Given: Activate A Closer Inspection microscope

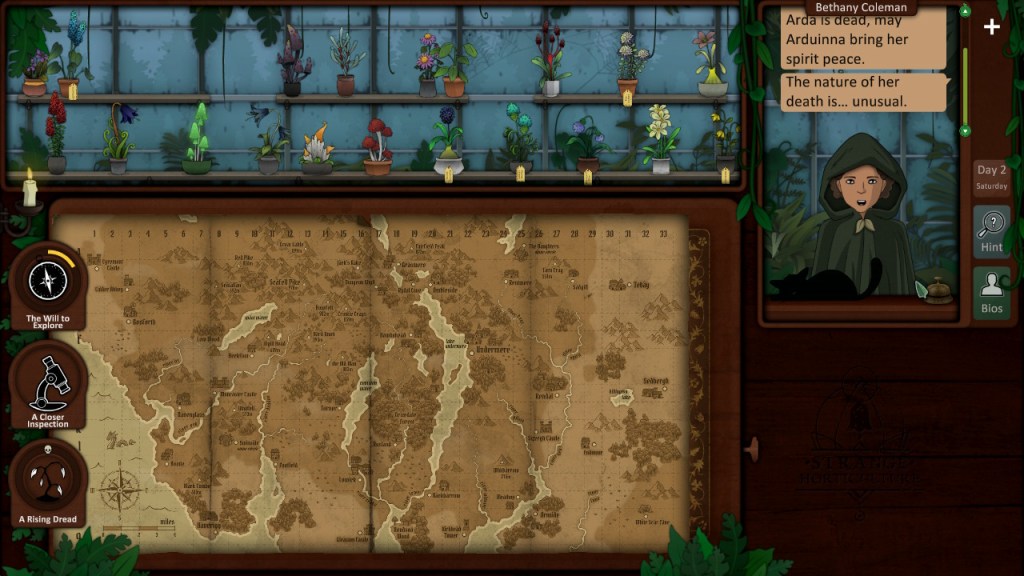Looking at the screenshot, I should 48,382.
